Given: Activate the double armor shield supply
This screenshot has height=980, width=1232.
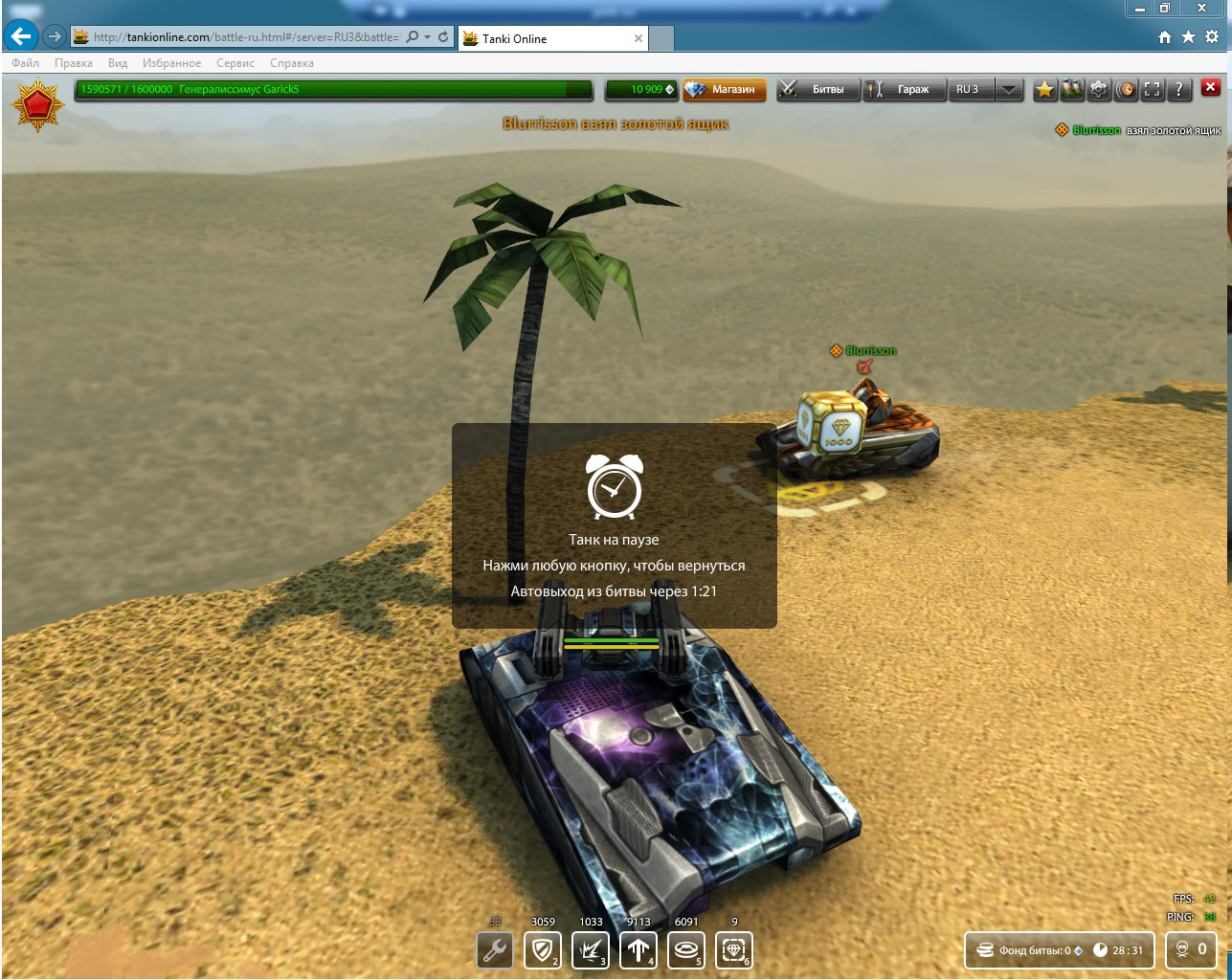Looking at the screenshot, I should 543,950.
